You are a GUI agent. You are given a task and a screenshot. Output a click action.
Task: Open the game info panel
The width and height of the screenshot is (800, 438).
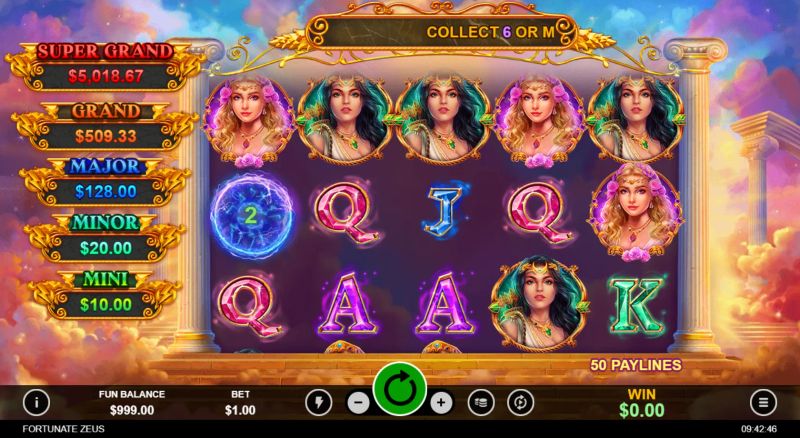(37, 402)
